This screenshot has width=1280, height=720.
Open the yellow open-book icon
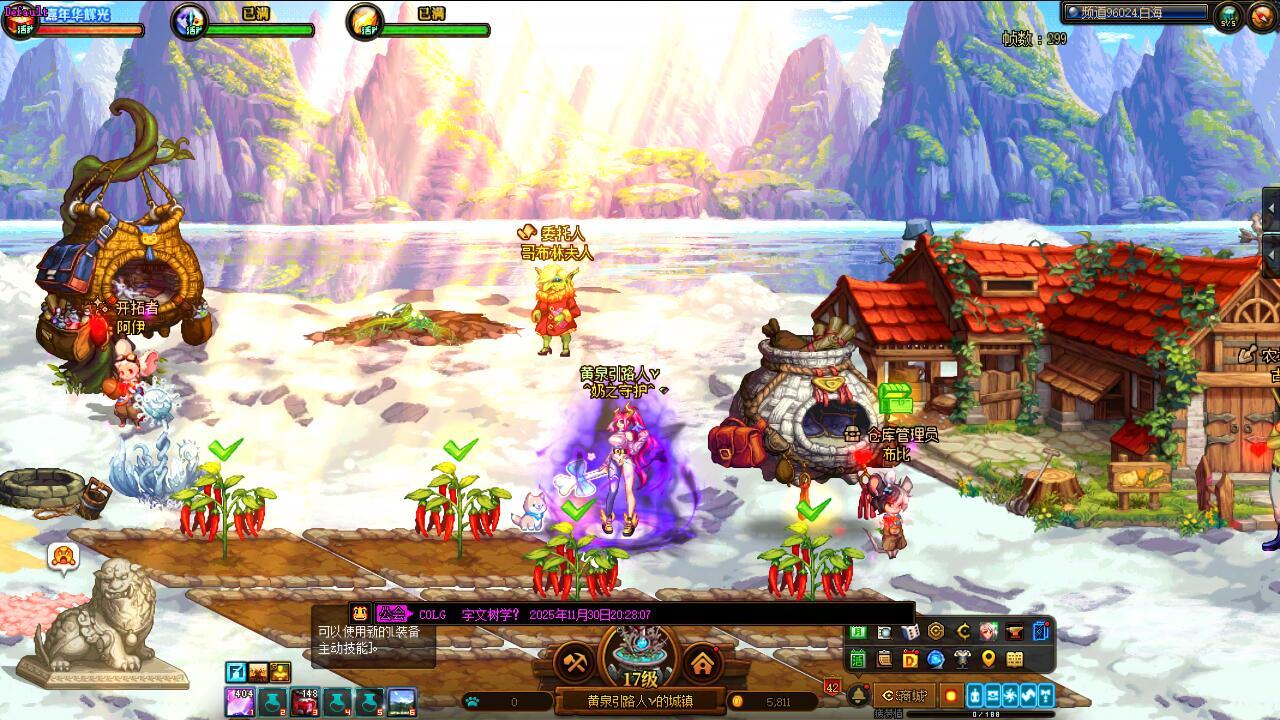click(x=1014, y=659)
